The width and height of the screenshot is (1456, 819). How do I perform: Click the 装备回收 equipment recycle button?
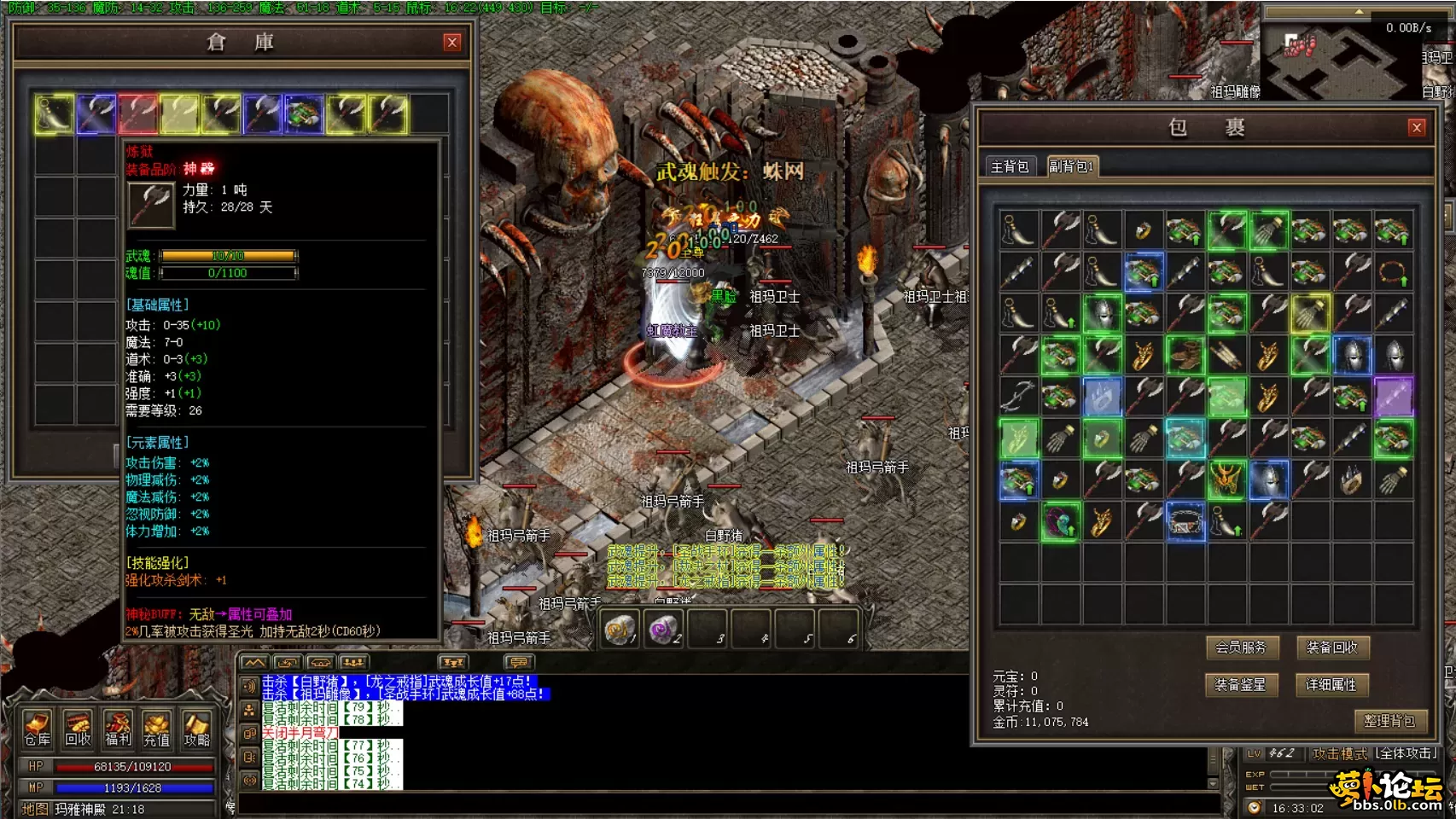[1331, 648]
